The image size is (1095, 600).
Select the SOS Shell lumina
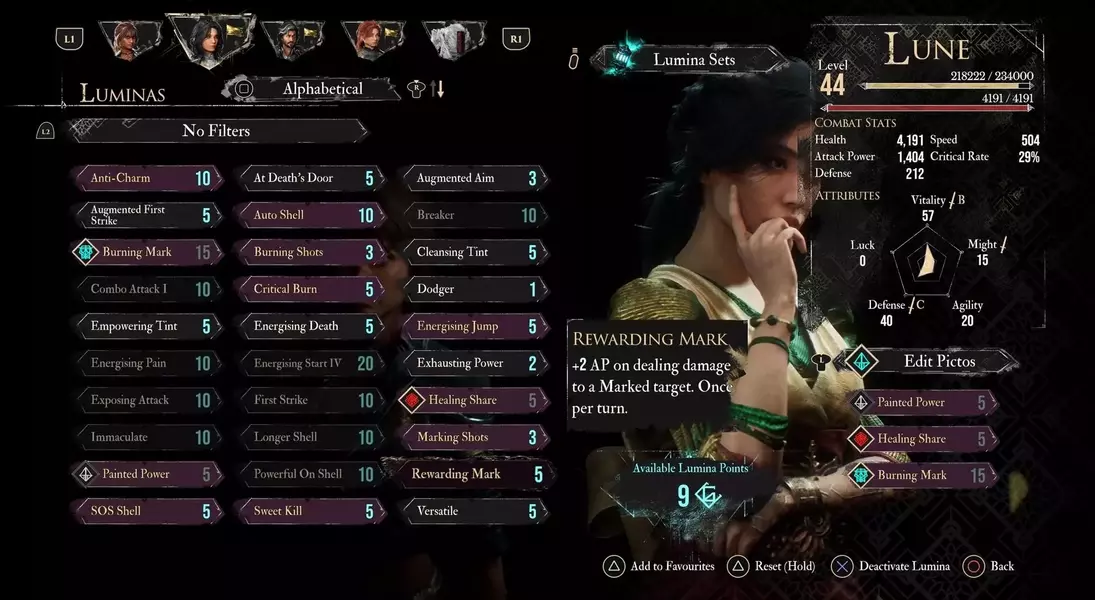click(x=147, y=512)
